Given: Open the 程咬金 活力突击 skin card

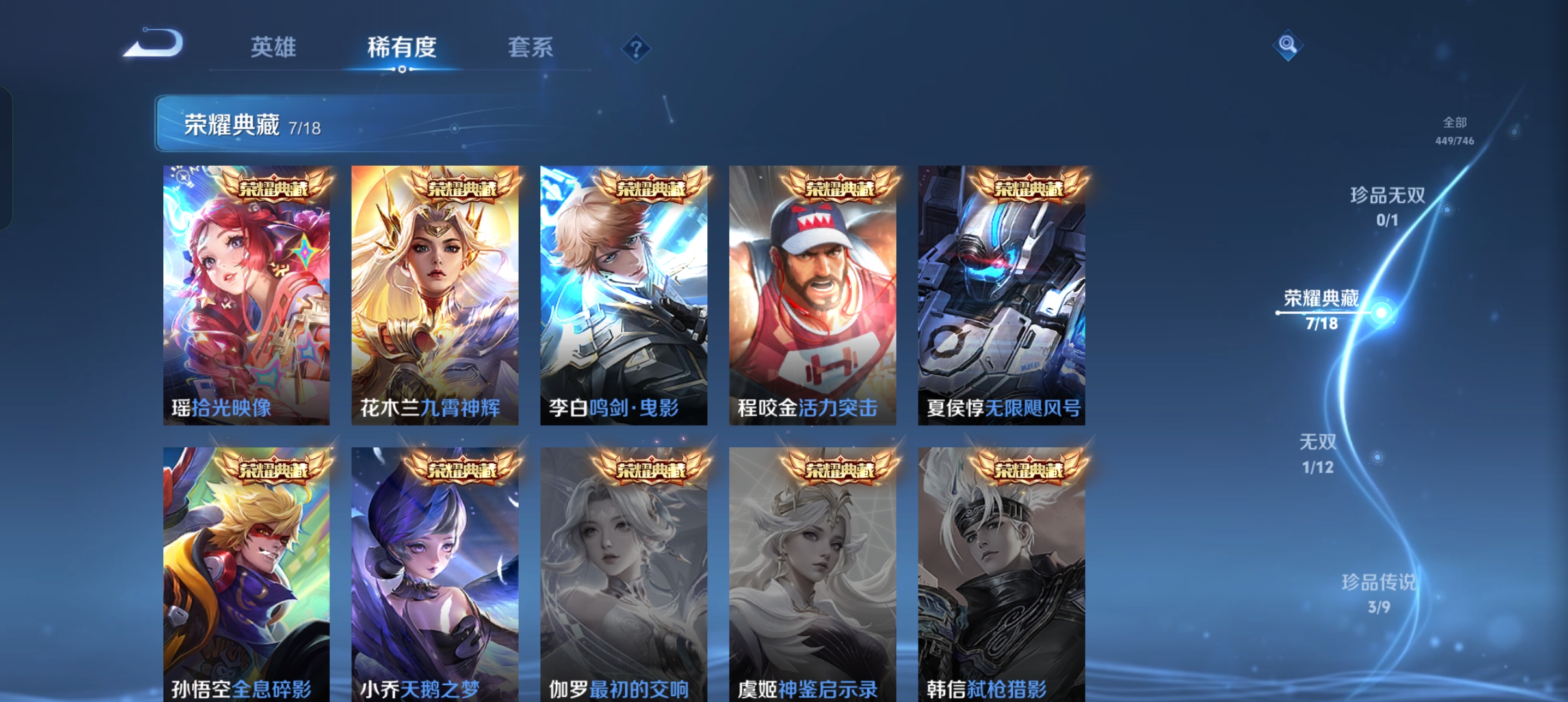Looking at the screenshot, I should tap(811, 296).
